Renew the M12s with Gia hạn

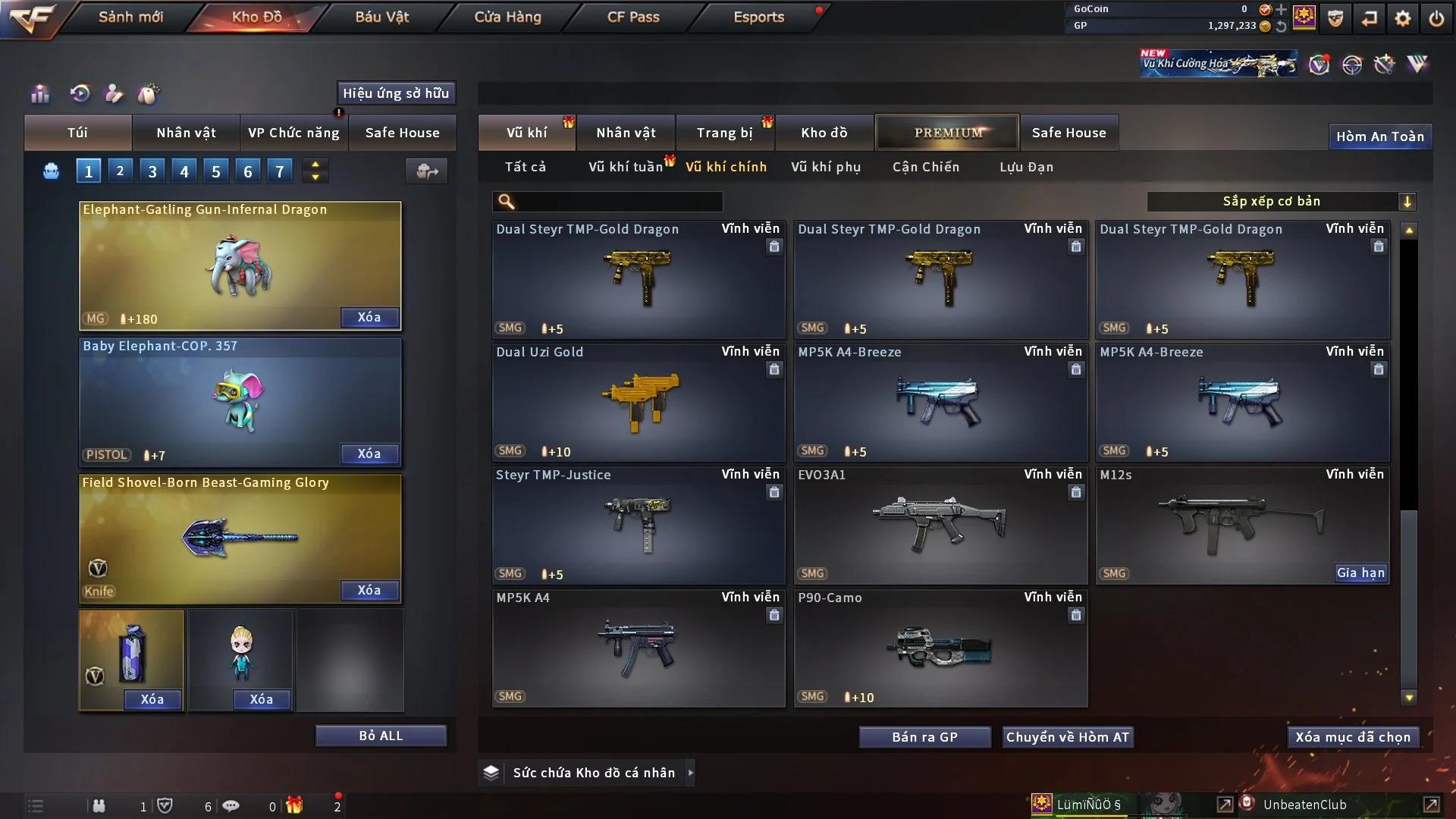click(1360, 573)
